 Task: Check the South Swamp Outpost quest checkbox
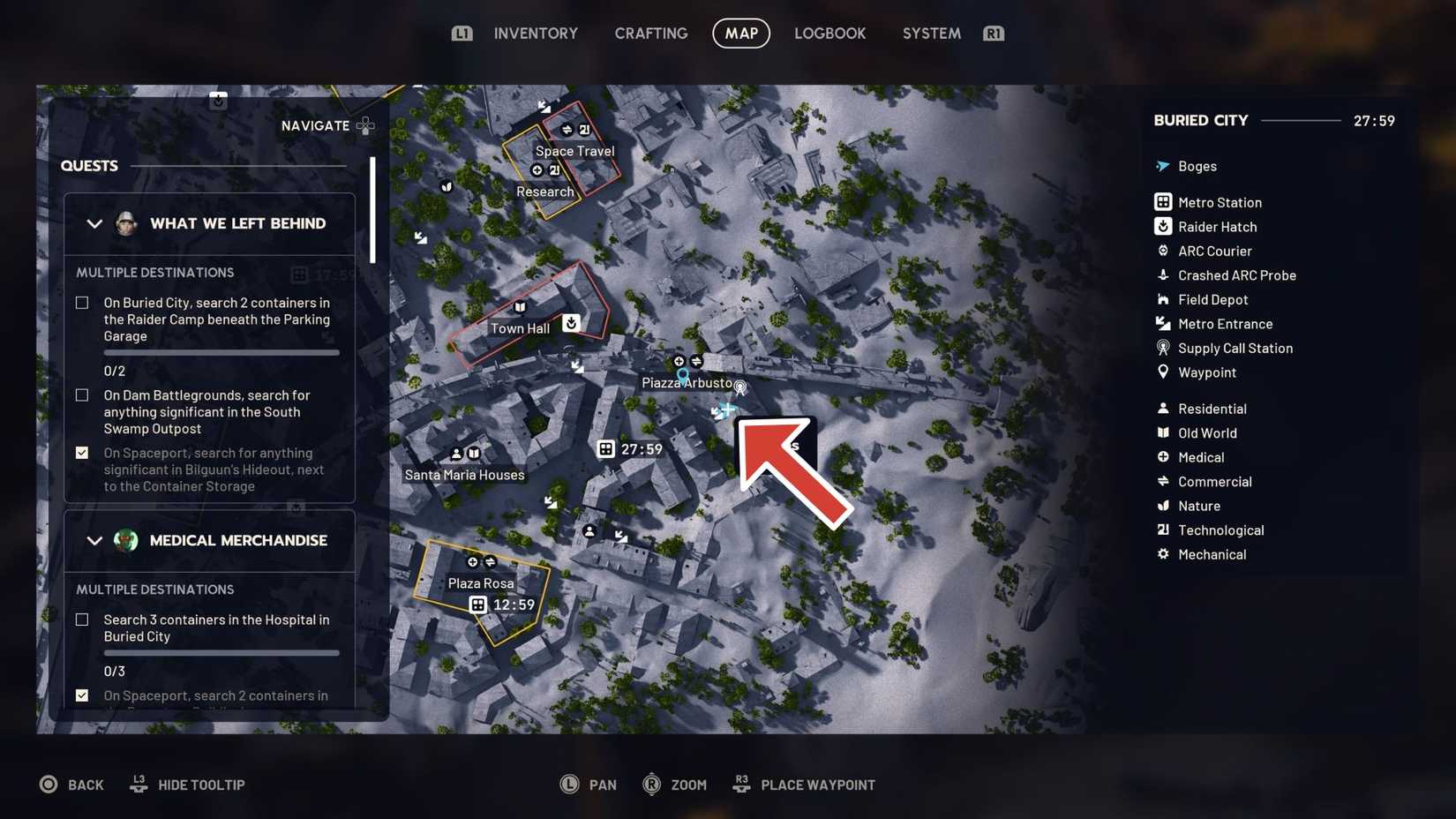82,395
